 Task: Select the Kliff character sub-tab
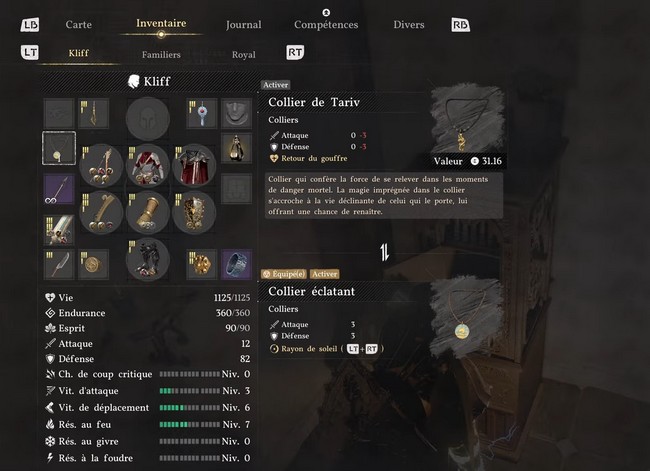coord(78,54)
